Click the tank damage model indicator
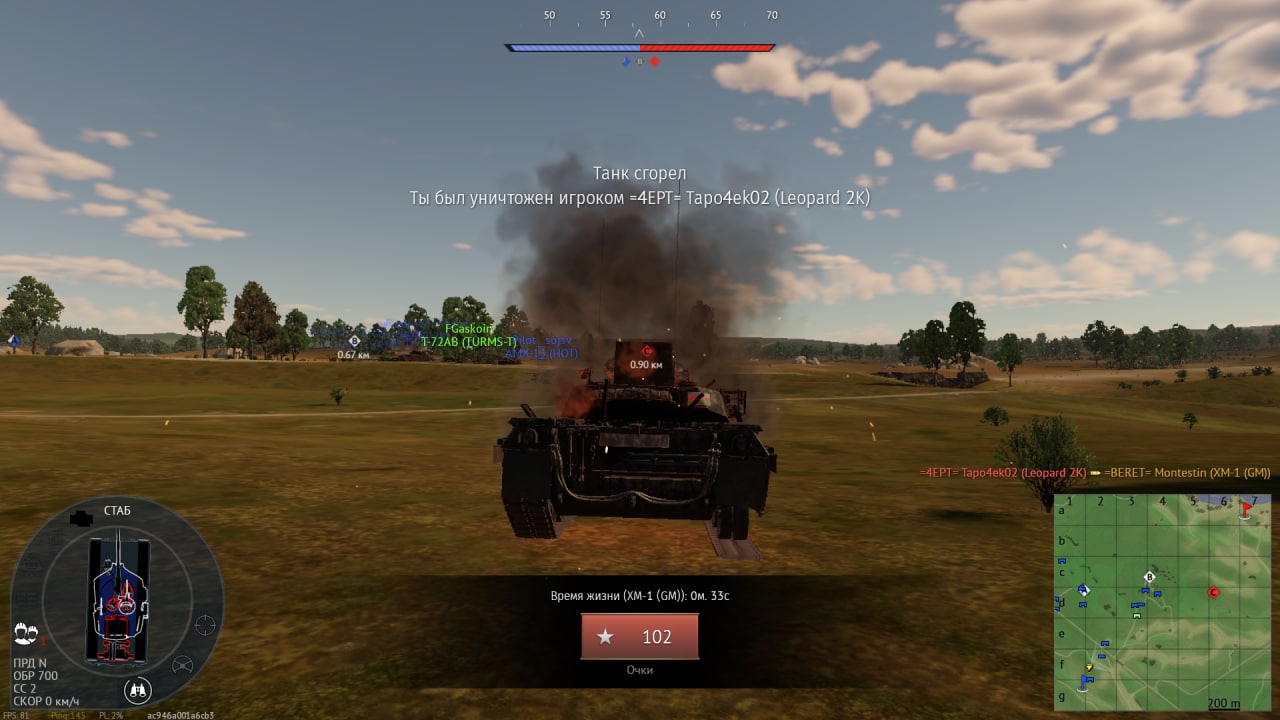This screenshot has width=1280, height=720. pyautogui.click(x=118, y=600)
